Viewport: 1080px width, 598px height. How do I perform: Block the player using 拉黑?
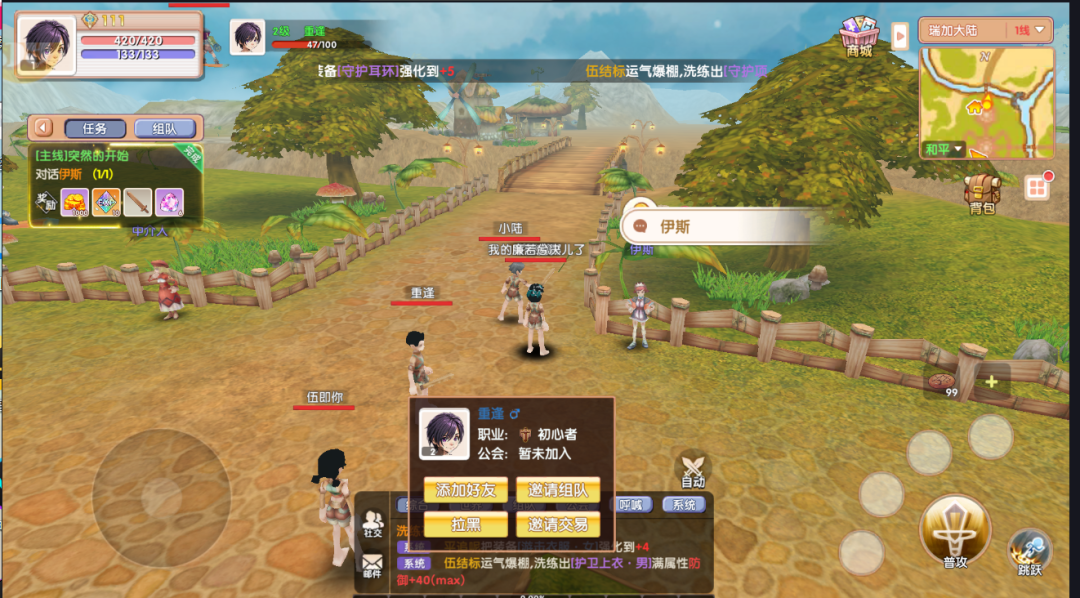466,524
